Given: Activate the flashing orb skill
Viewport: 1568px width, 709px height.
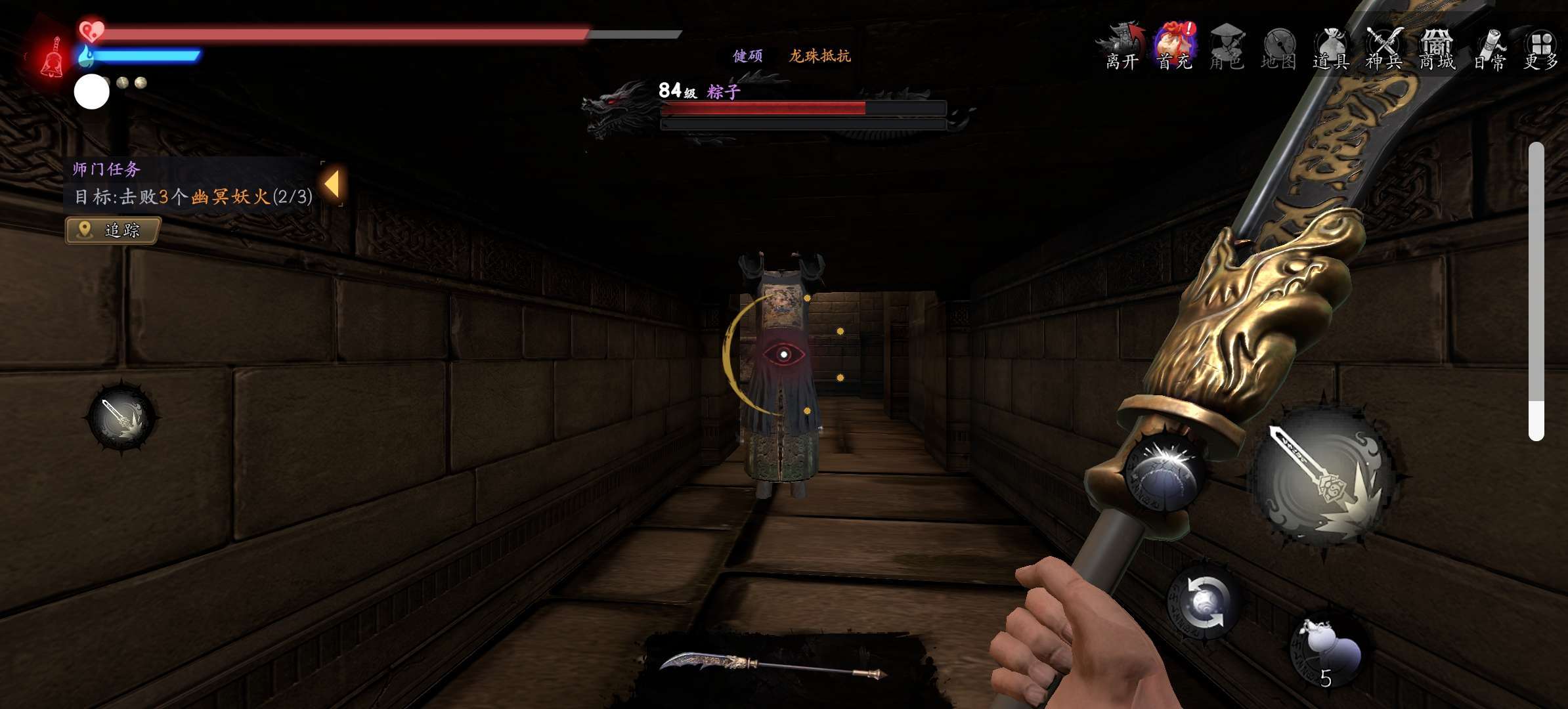Looking at the screenshot, I should tap(1165, 471).
